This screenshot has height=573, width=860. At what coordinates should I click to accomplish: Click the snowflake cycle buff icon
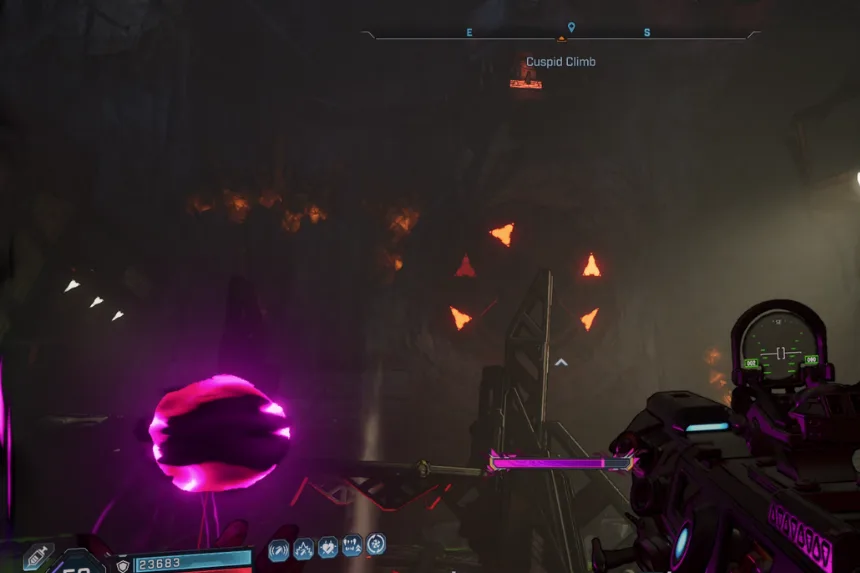coord(376,545)
